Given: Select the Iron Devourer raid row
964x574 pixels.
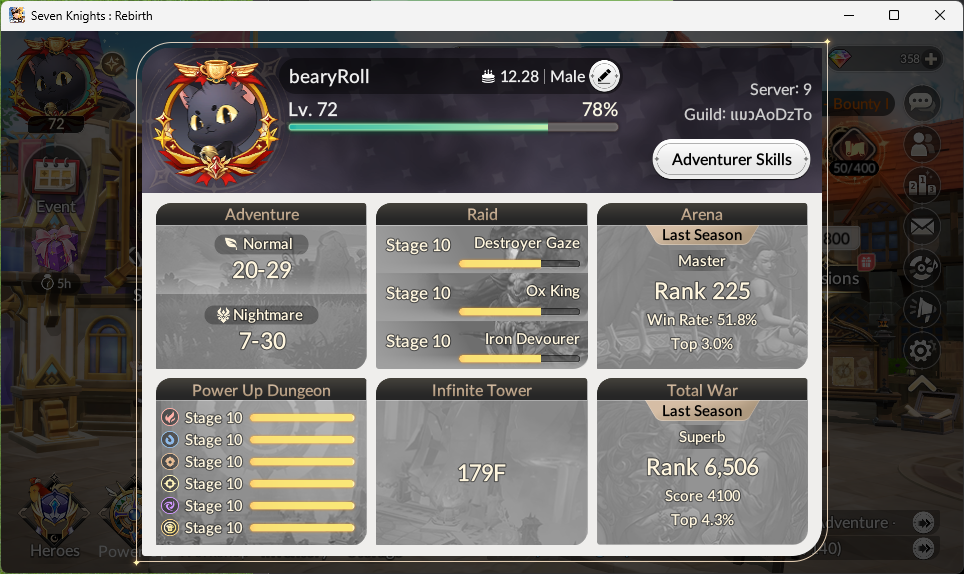Looking at the screenshot, I should tap(482, 346).
